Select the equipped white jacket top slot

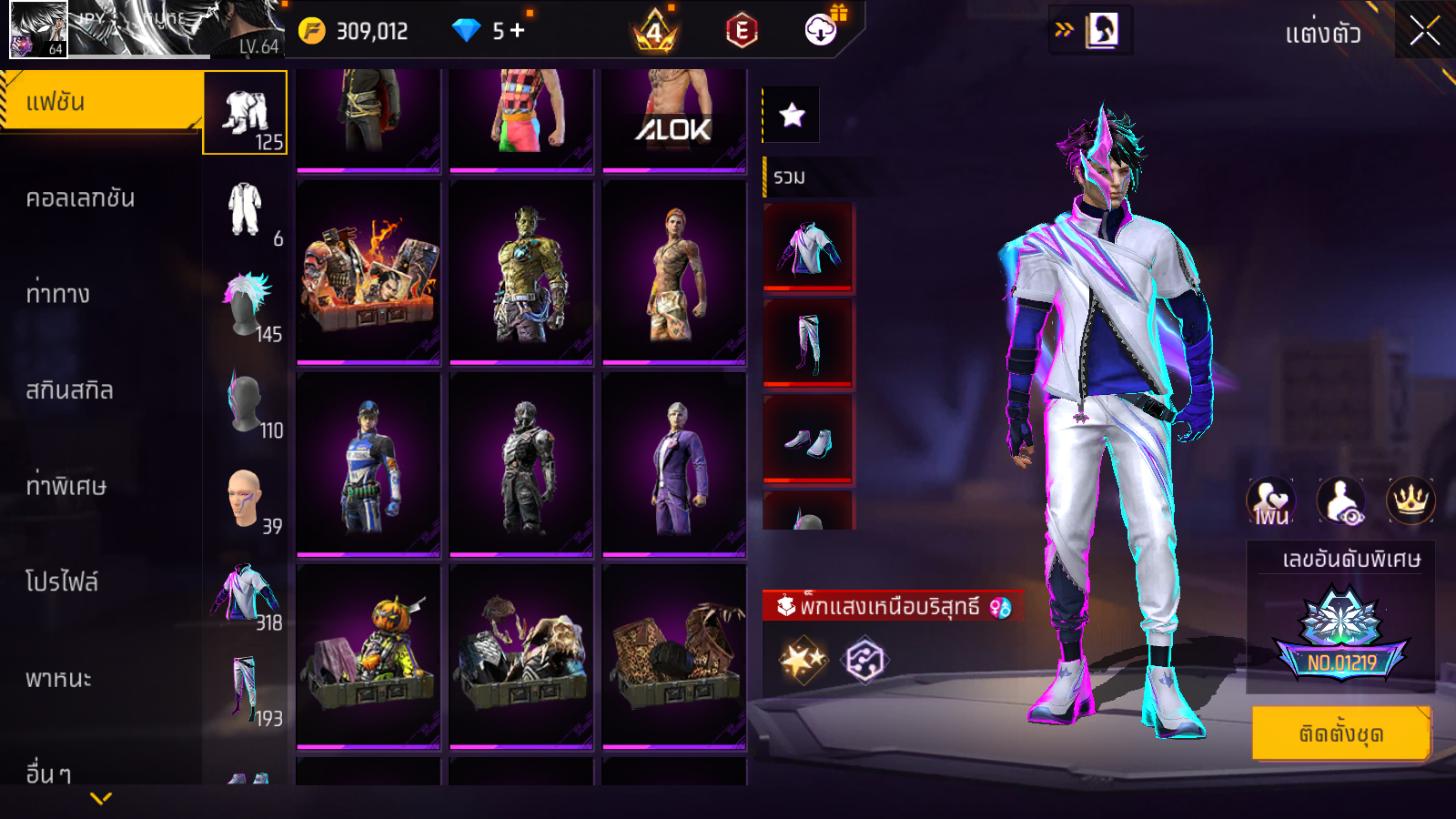pyautogui.click(x=808, y=248)
